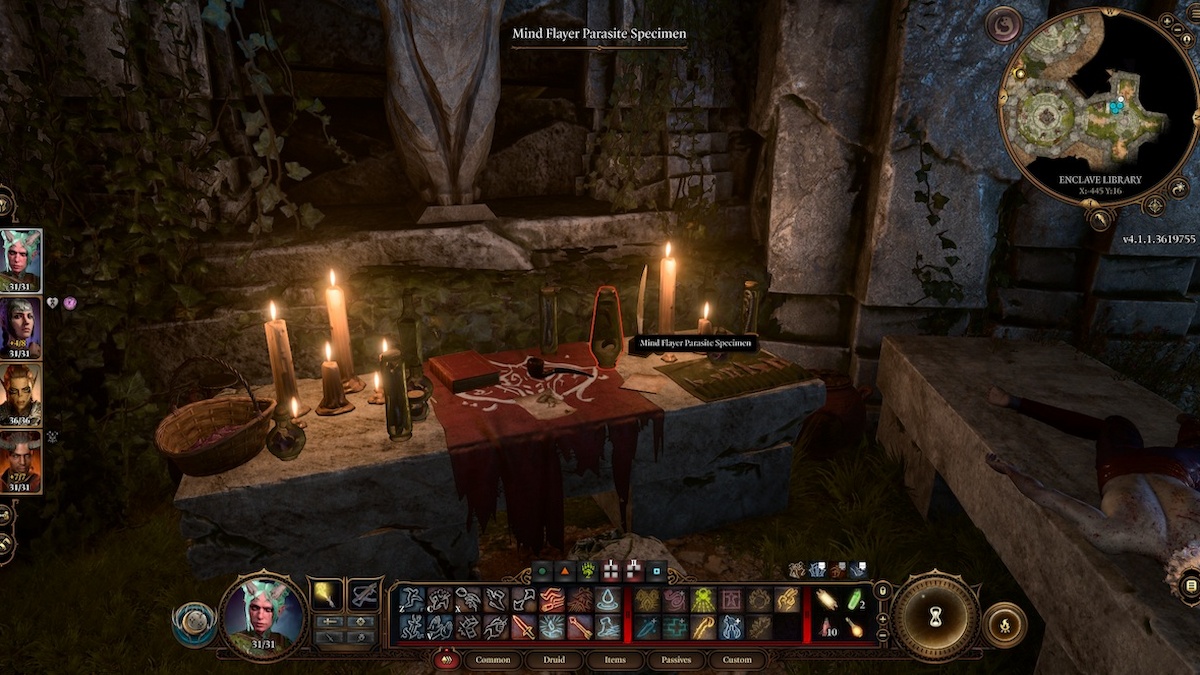Select the purple-haired party member portrait
This screenshot has width=1200, height=675.
click(x=21, y=325)
